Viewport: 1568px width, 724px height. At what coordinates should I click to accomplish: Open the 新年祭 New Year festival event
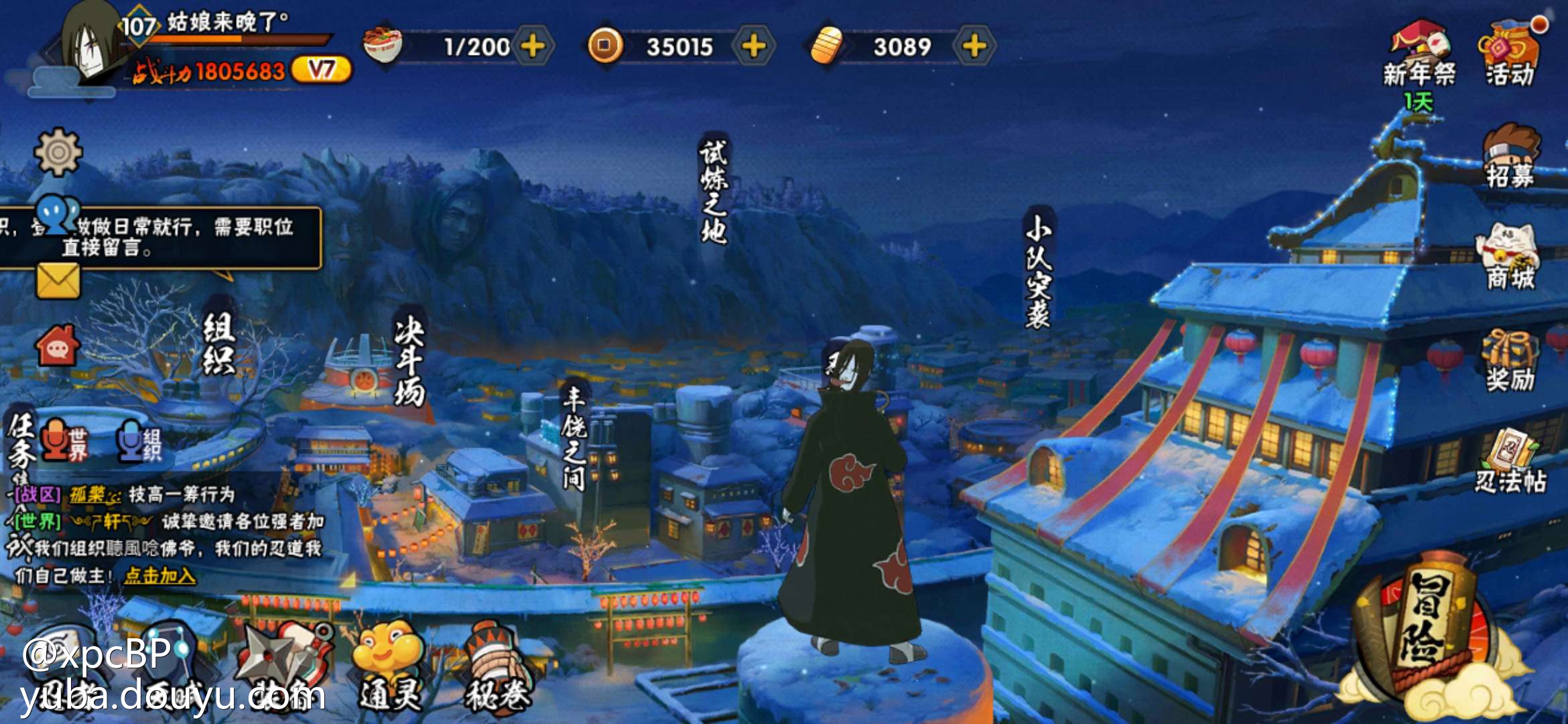[x=1419, y=55]
